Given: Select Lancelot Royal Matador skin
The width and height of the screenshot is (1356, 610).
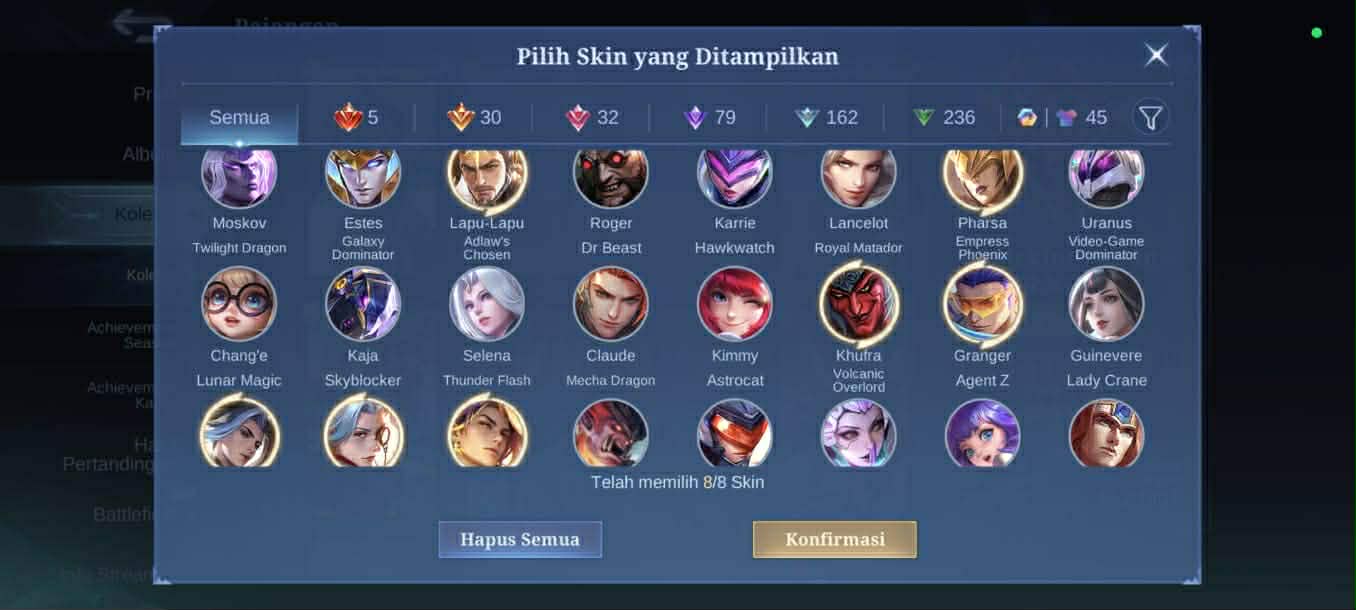Looking at the screenshot, I should pyautogui.click(x=858, y=178).
